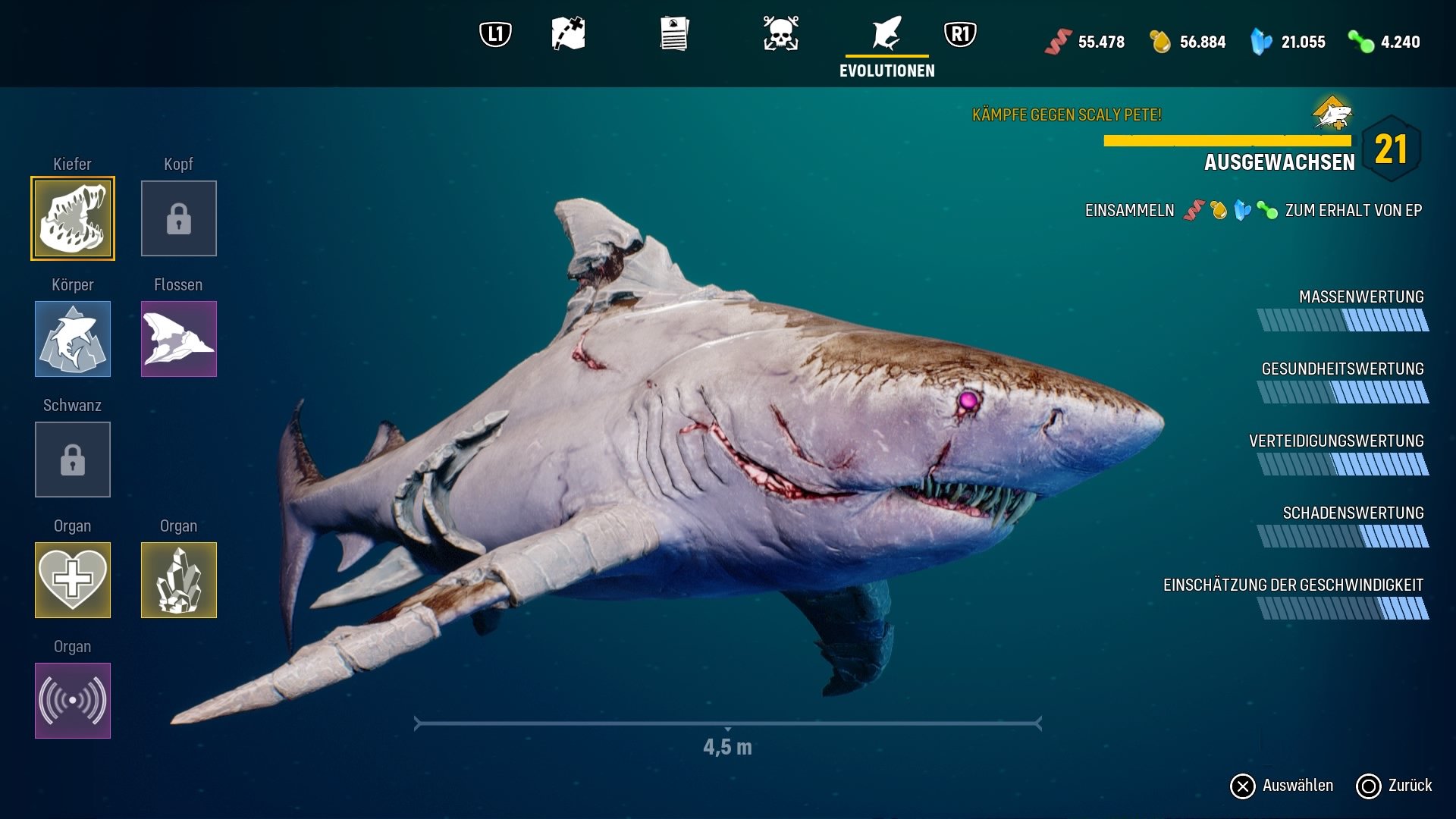Choose the crystal organ slot

click(x=179, y=580)
